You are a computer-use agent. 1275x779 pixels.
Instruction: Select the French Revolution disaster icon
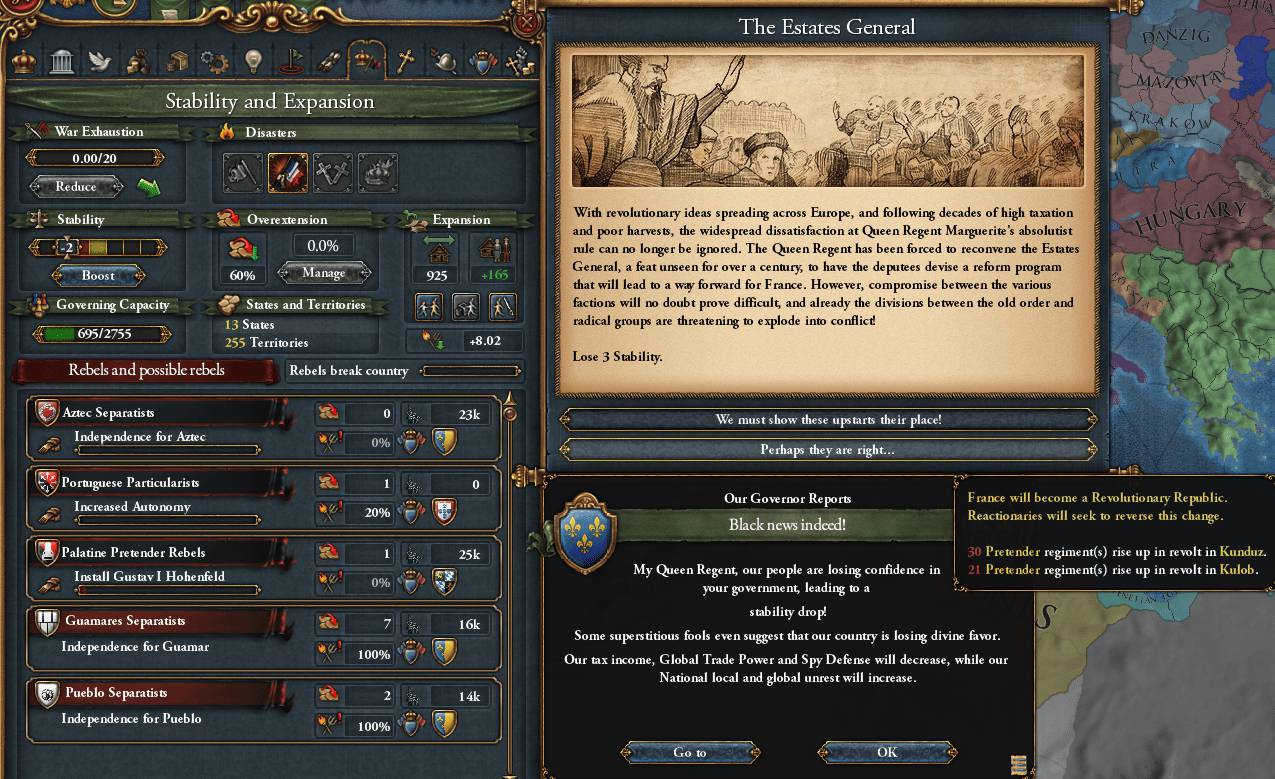tap(288, 173)
